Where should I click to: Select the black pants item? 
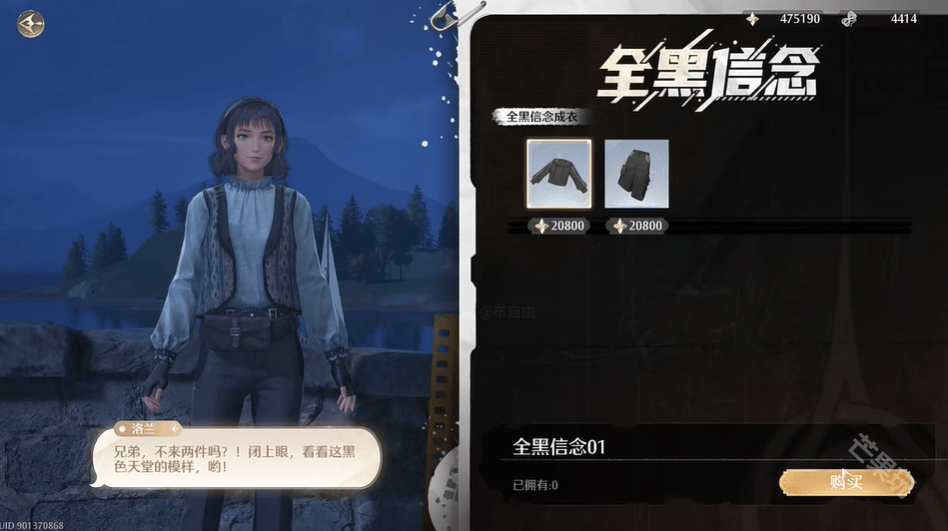(x=636, y=174)
